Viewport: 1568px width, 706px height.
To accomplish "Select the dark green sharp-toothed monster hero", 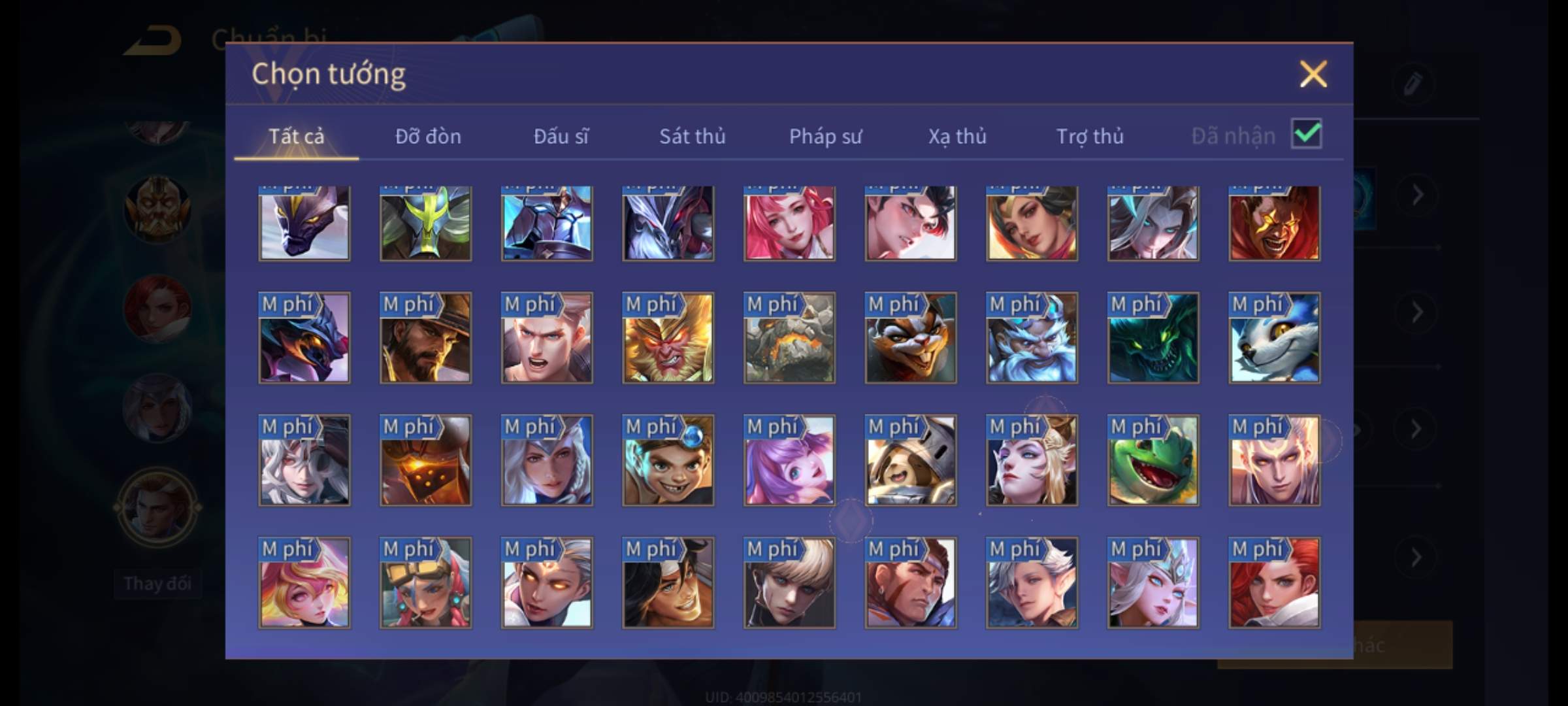I will coord(1153,338).
